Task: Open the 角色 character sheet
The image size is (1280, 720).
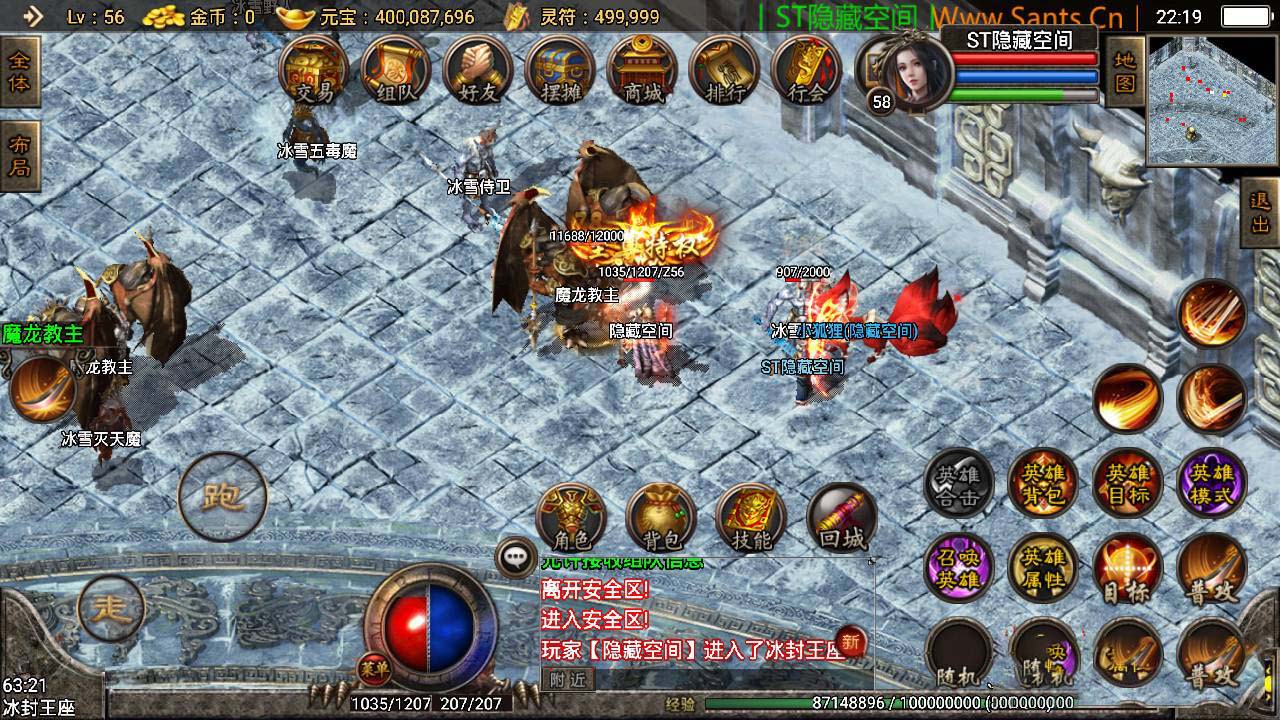Action: tap(571, 519)
